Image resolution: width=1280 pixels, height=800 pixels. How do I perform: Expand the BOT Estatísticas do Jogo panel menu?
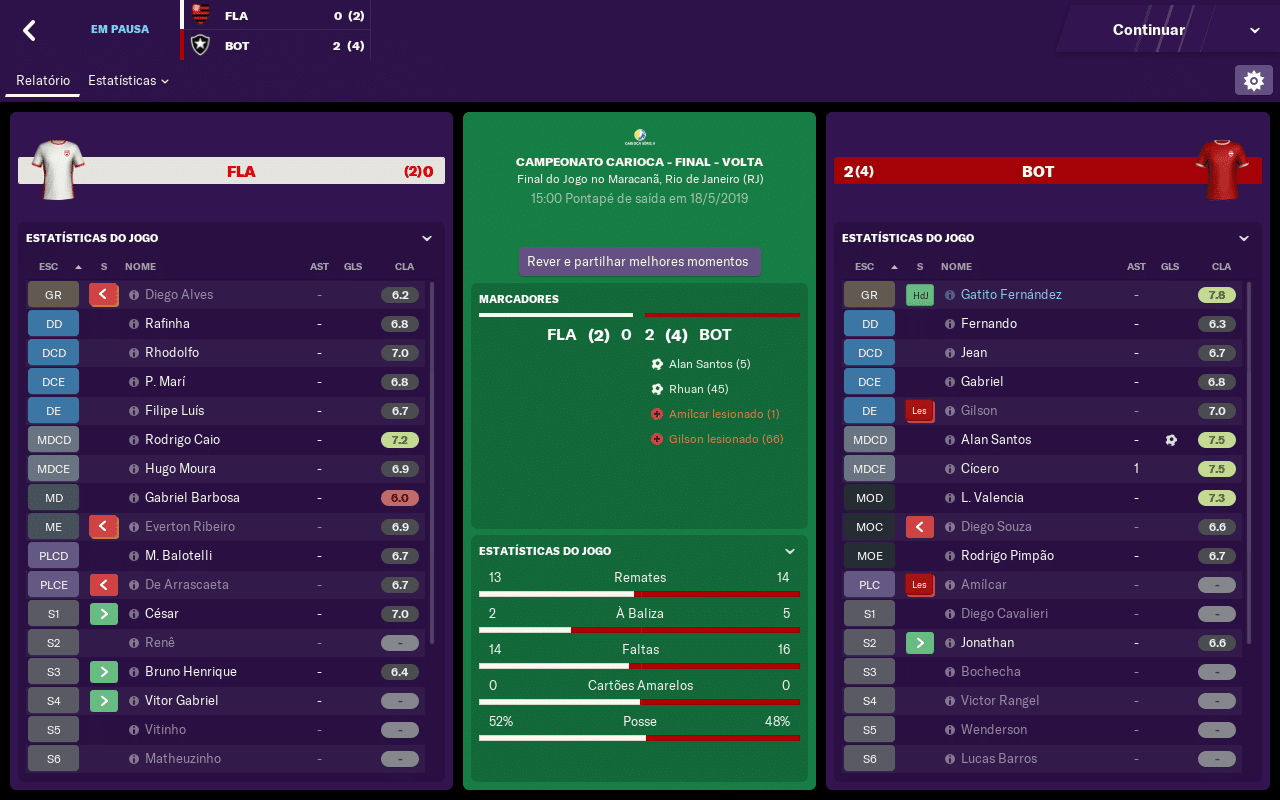click(x=1244, y=238)
